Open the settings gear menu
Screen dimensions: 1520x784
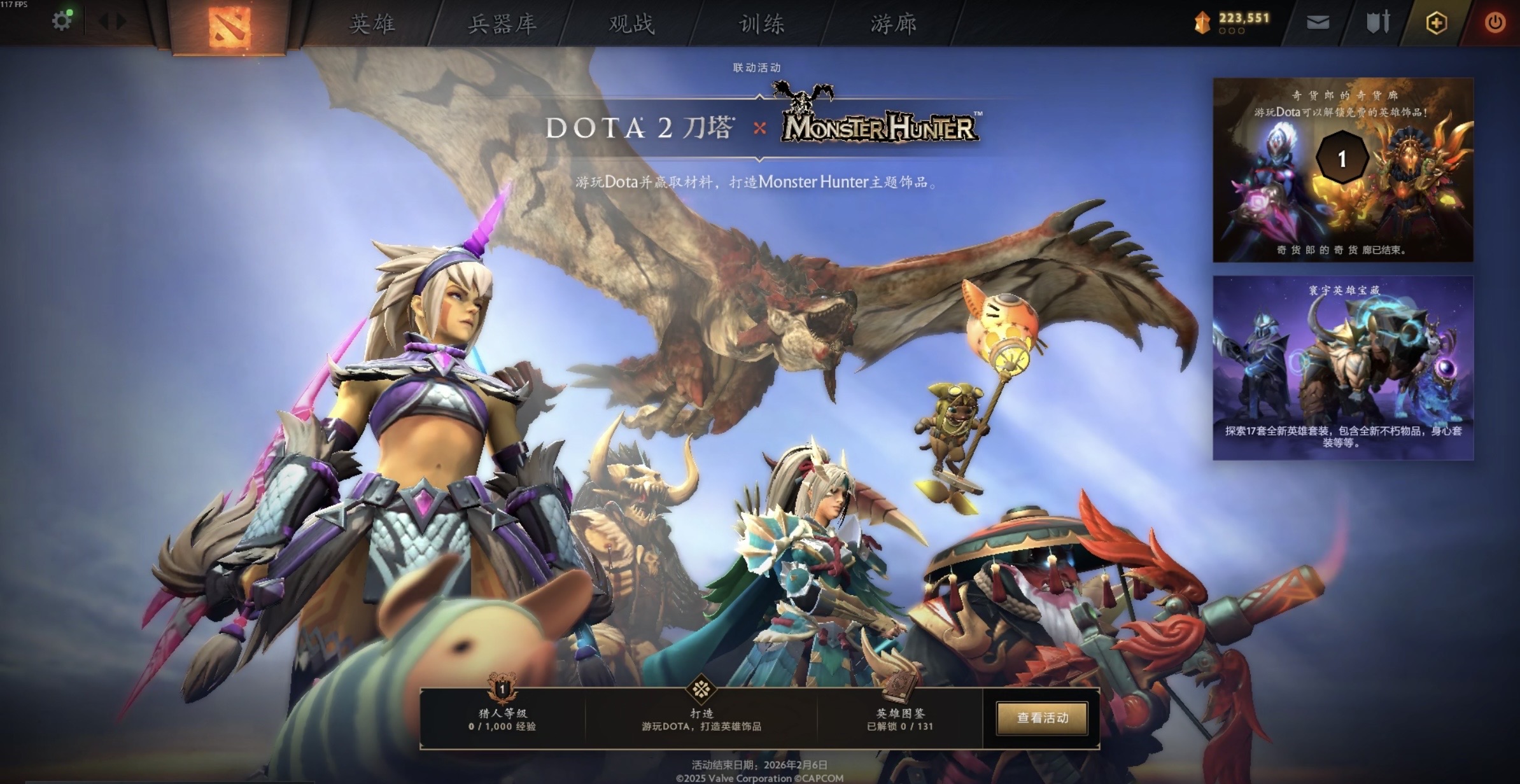tap(62, 22)
